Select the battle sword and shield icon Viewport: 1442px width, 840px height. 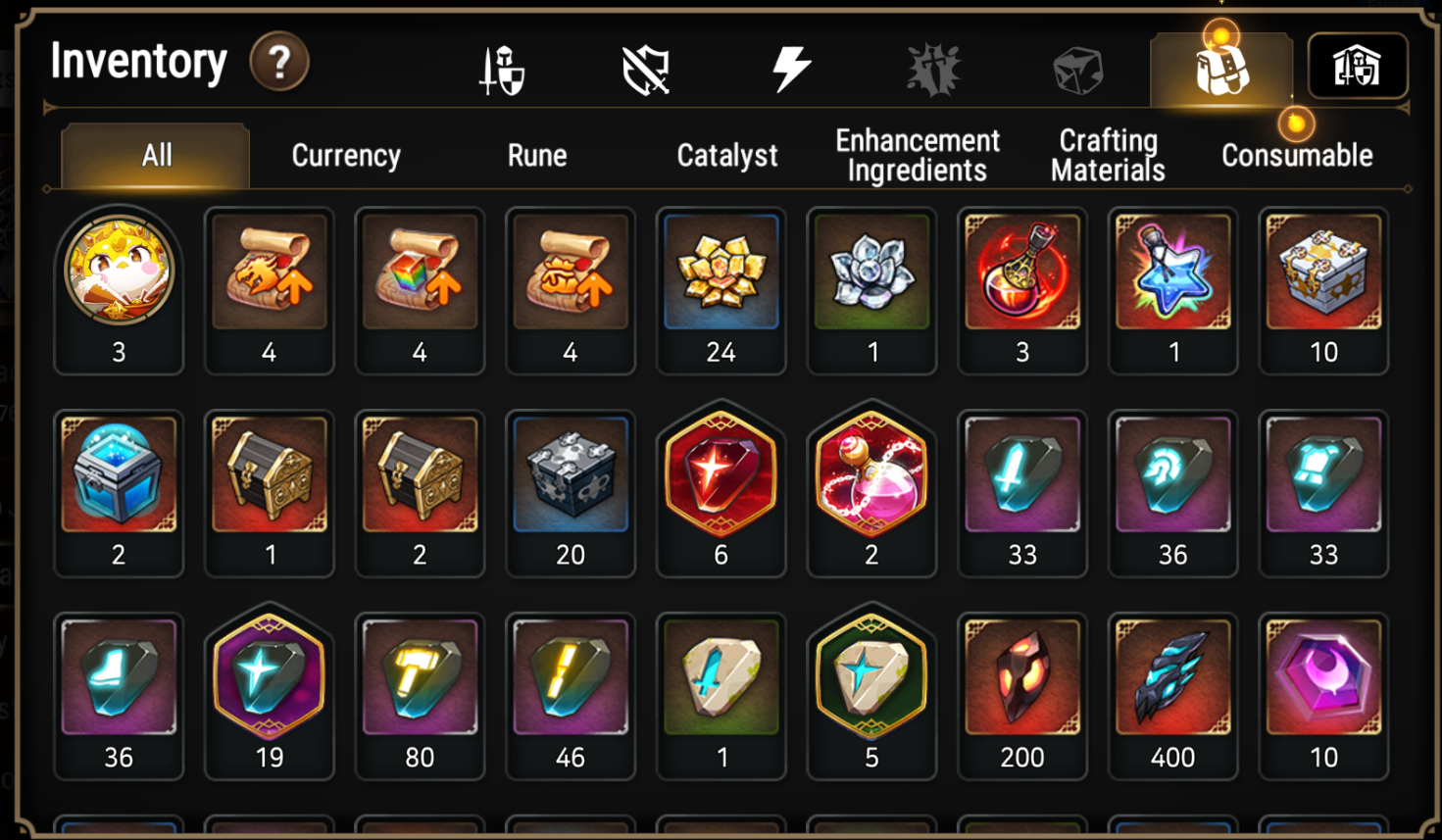pos(503,67)
